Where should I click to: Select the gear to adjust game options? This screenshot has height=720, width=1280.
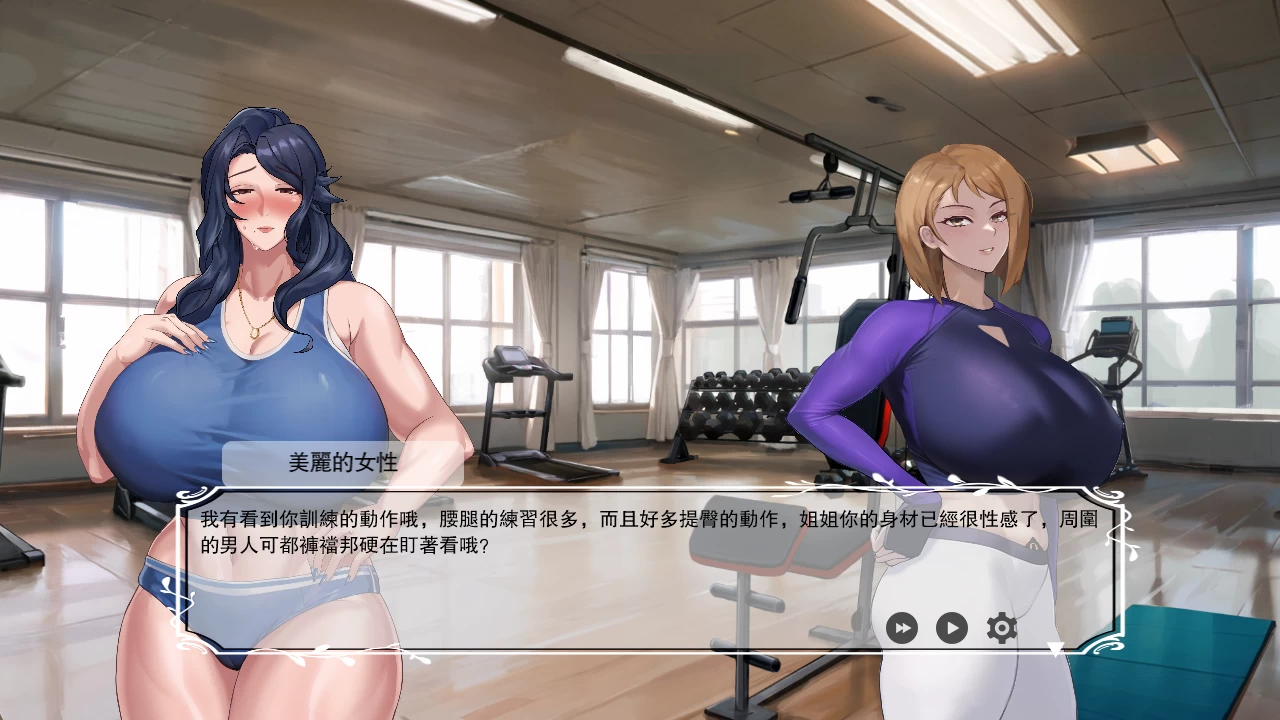[x=999, y=628]
